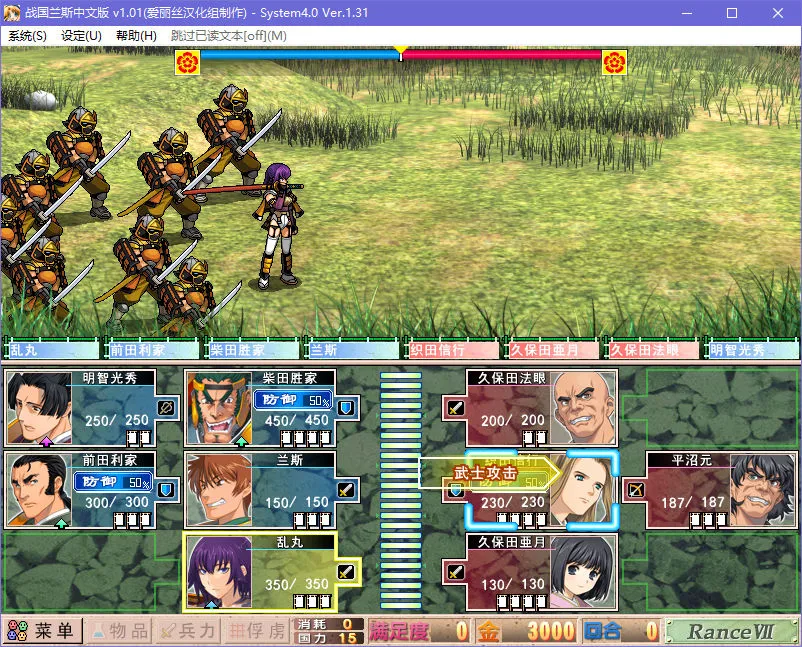Minimize the game window
The image size is (802, 647).
pos(686,13)
